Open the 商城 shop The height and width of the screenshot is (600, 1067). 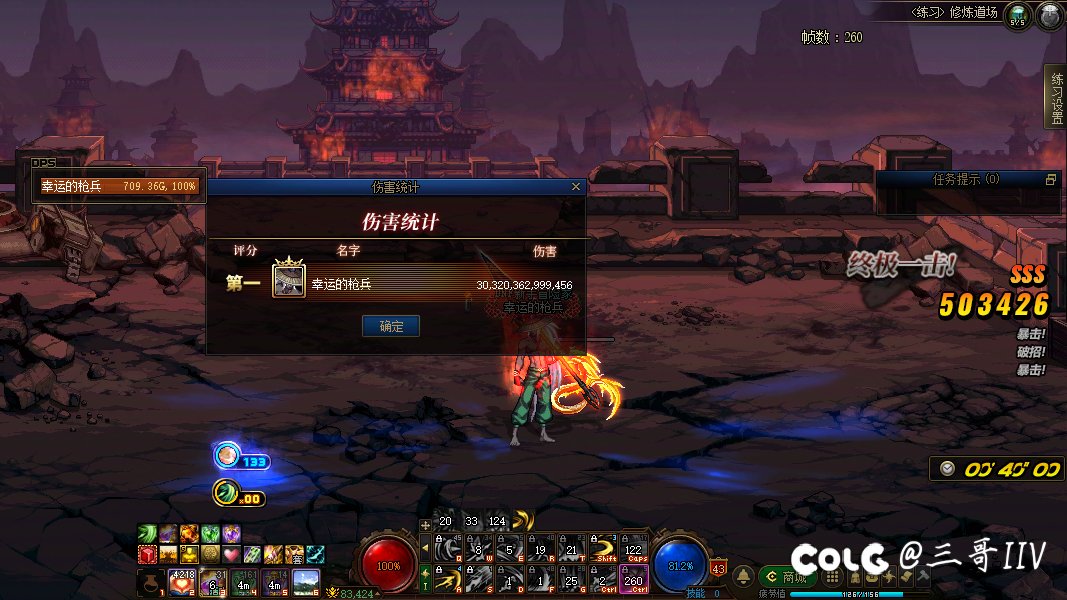click(x=788, y=577)
